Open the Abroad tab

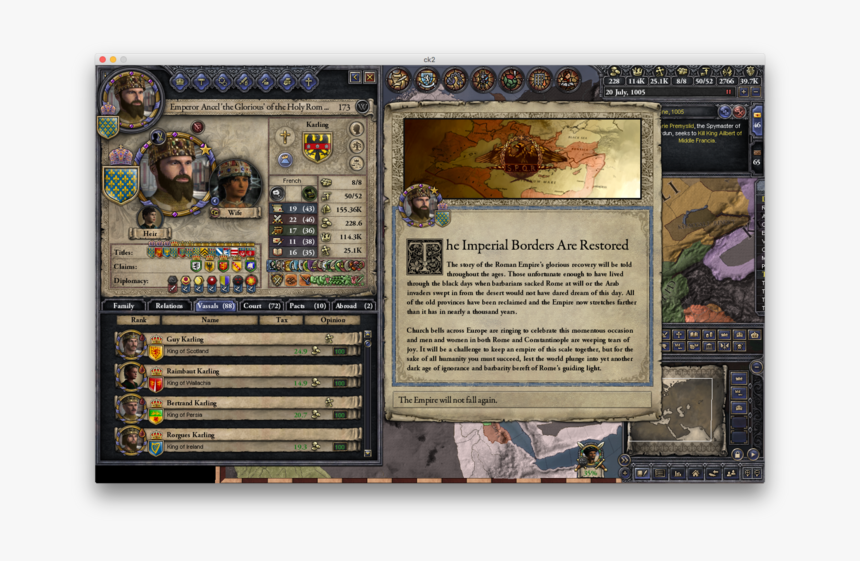pos(354,305)
